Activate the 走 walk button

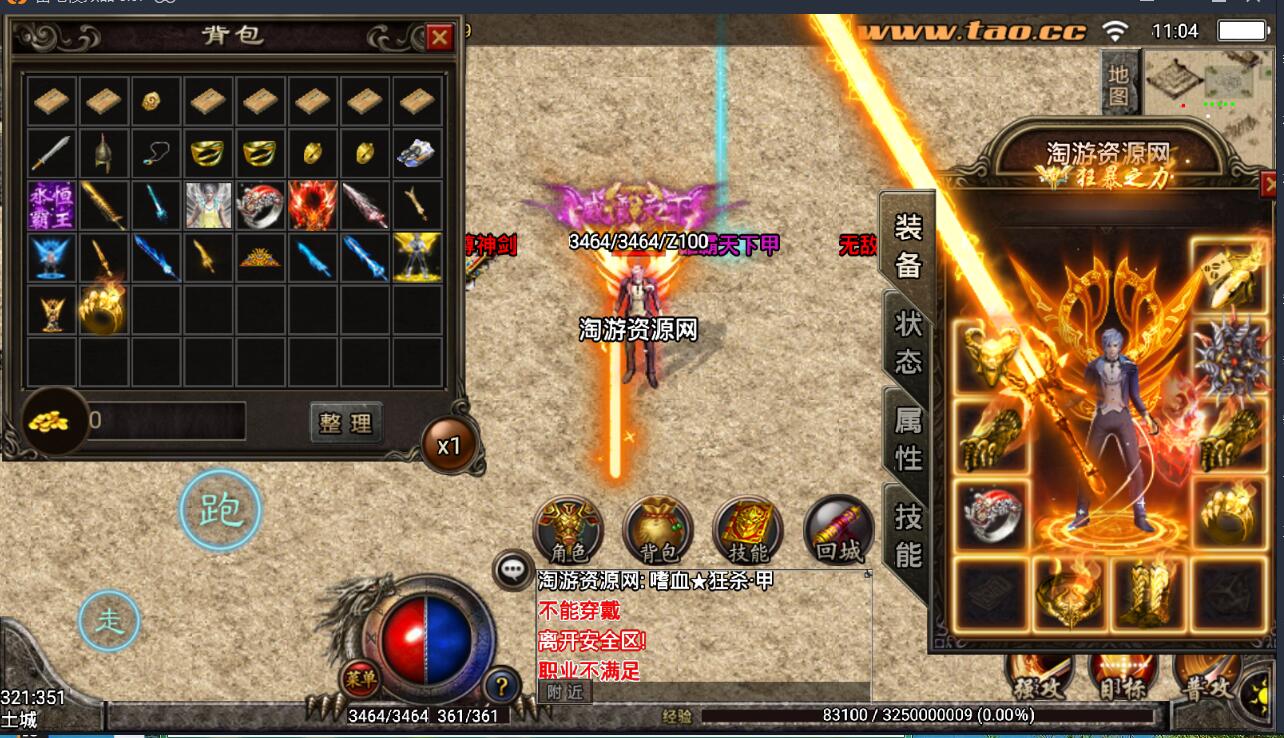point(109,621)
